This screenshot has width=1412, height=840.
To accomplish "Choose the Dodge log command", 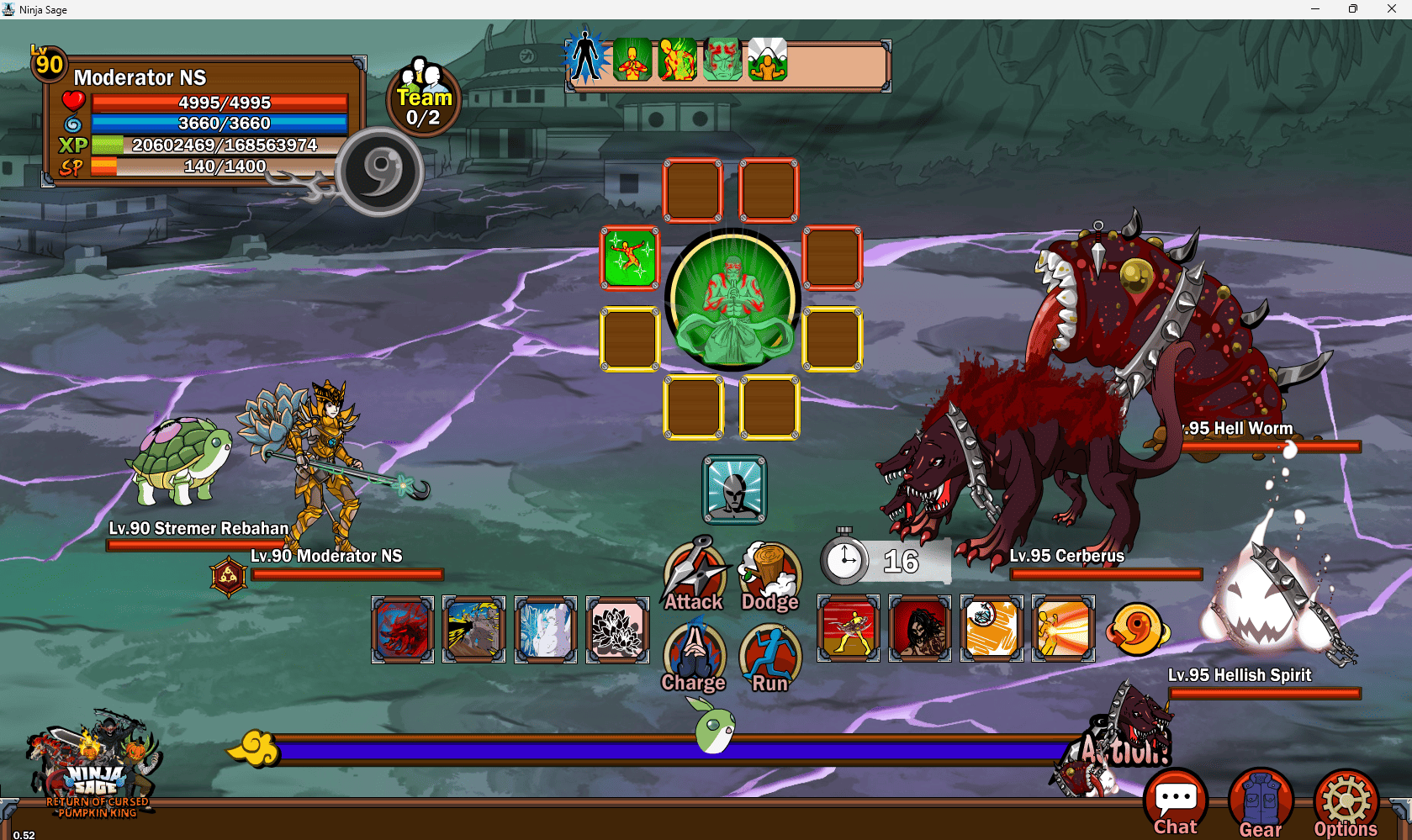I will 770,575.
